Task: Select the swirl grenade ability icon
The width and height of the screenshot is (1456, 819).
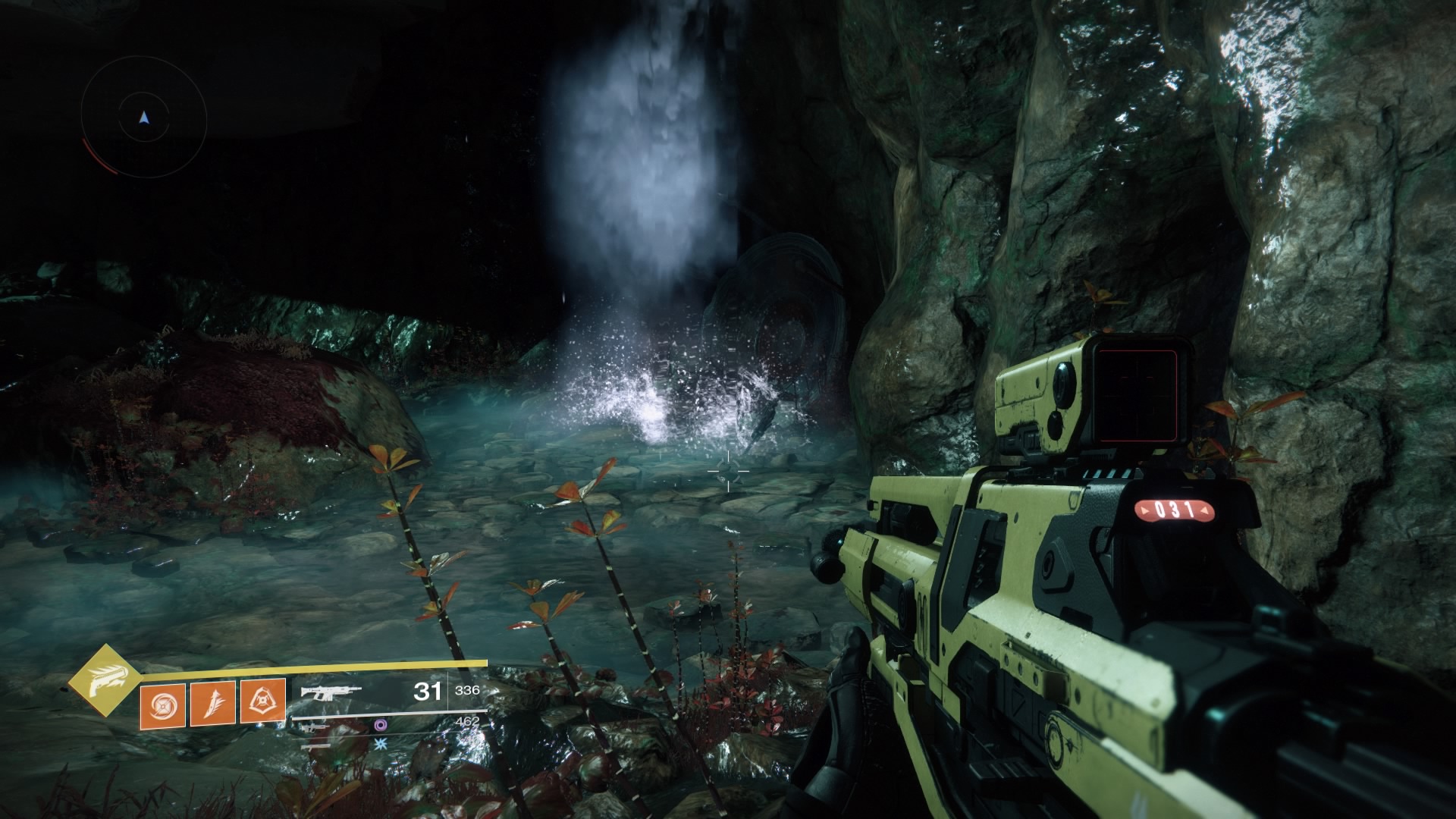Action: [162, 703]
